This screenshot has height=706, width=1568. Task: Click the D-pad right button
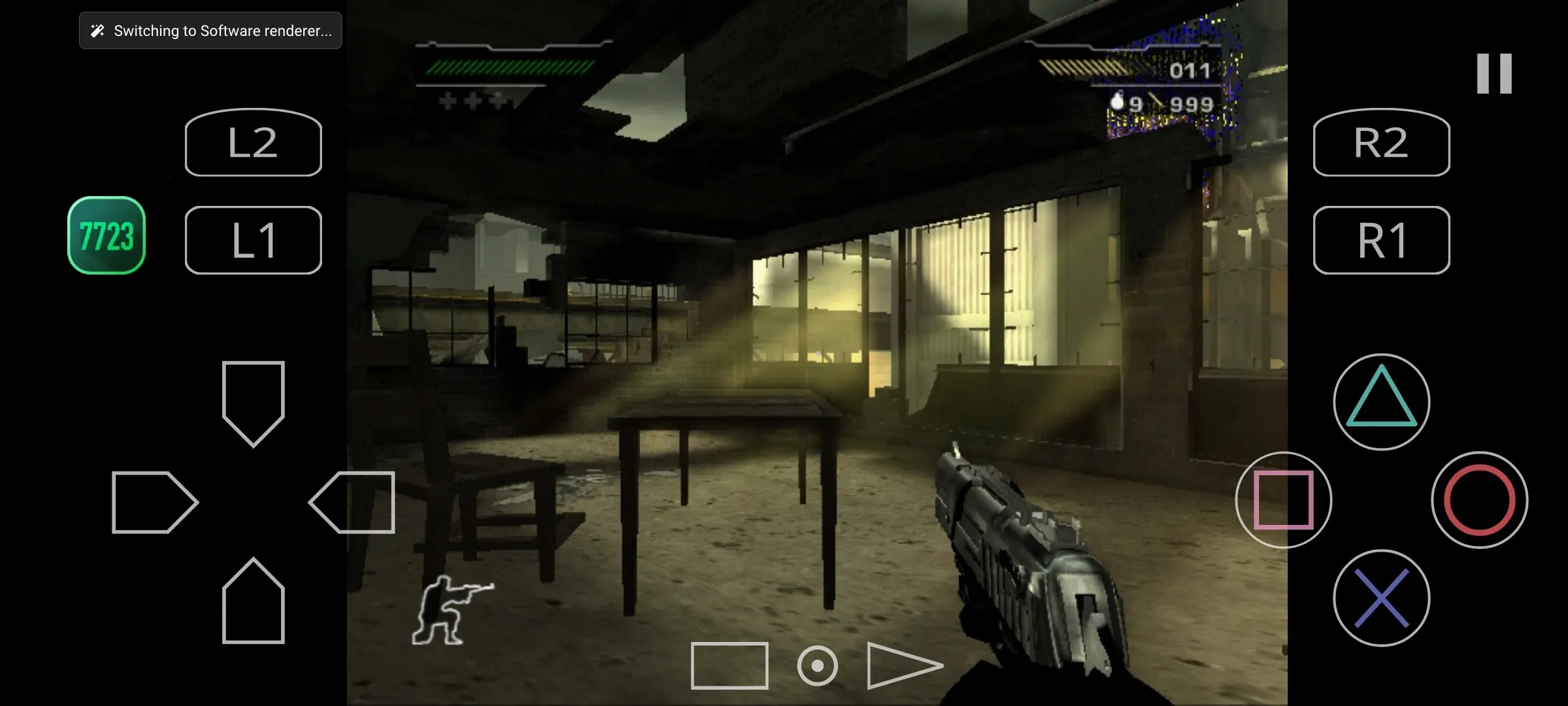353,502
